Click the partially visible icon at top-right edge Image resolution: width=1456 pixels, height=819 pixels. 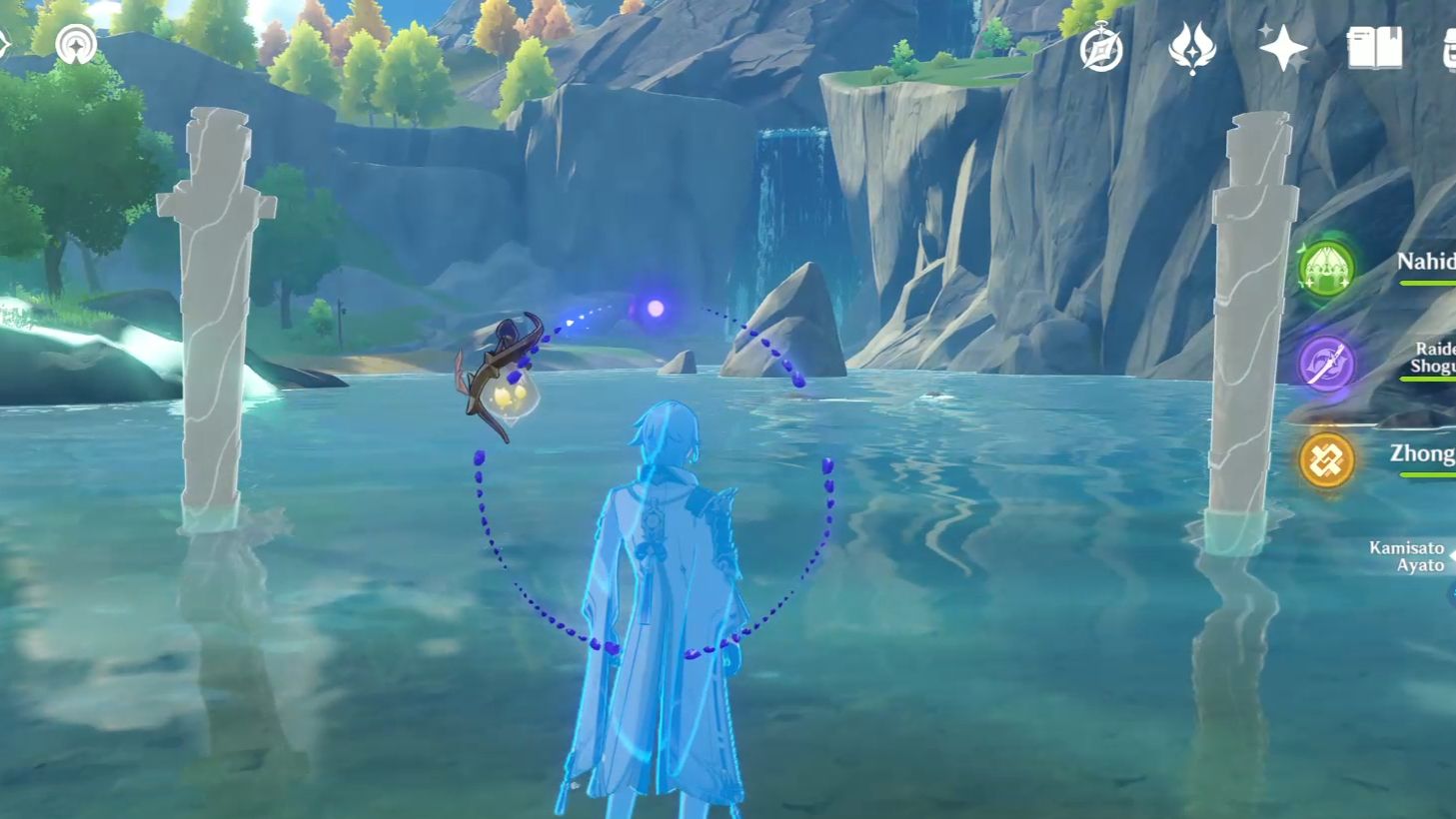tap(1450, 47)
